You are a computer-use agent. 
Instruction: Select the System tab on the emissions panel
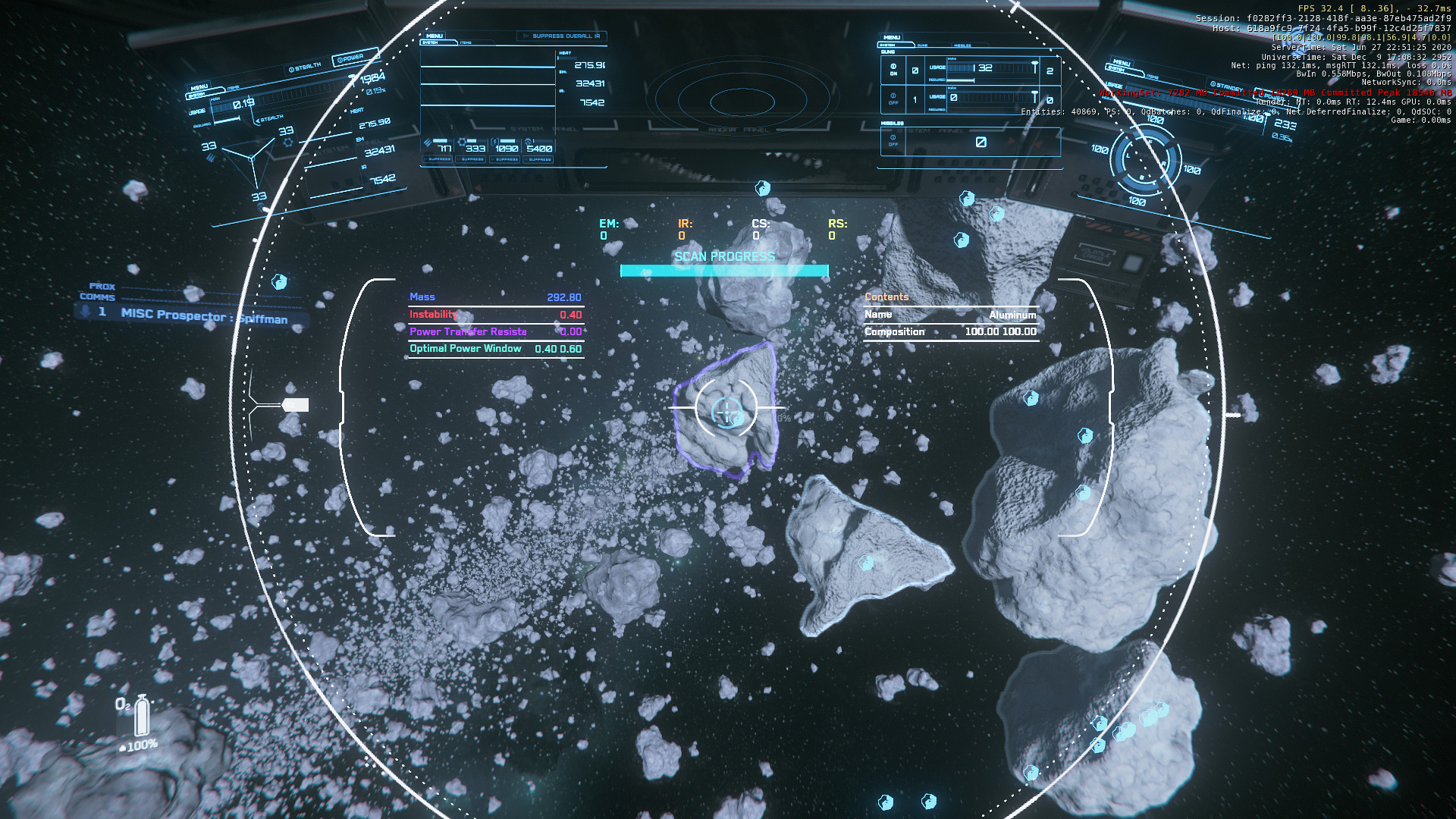click(x=430, y=43)
